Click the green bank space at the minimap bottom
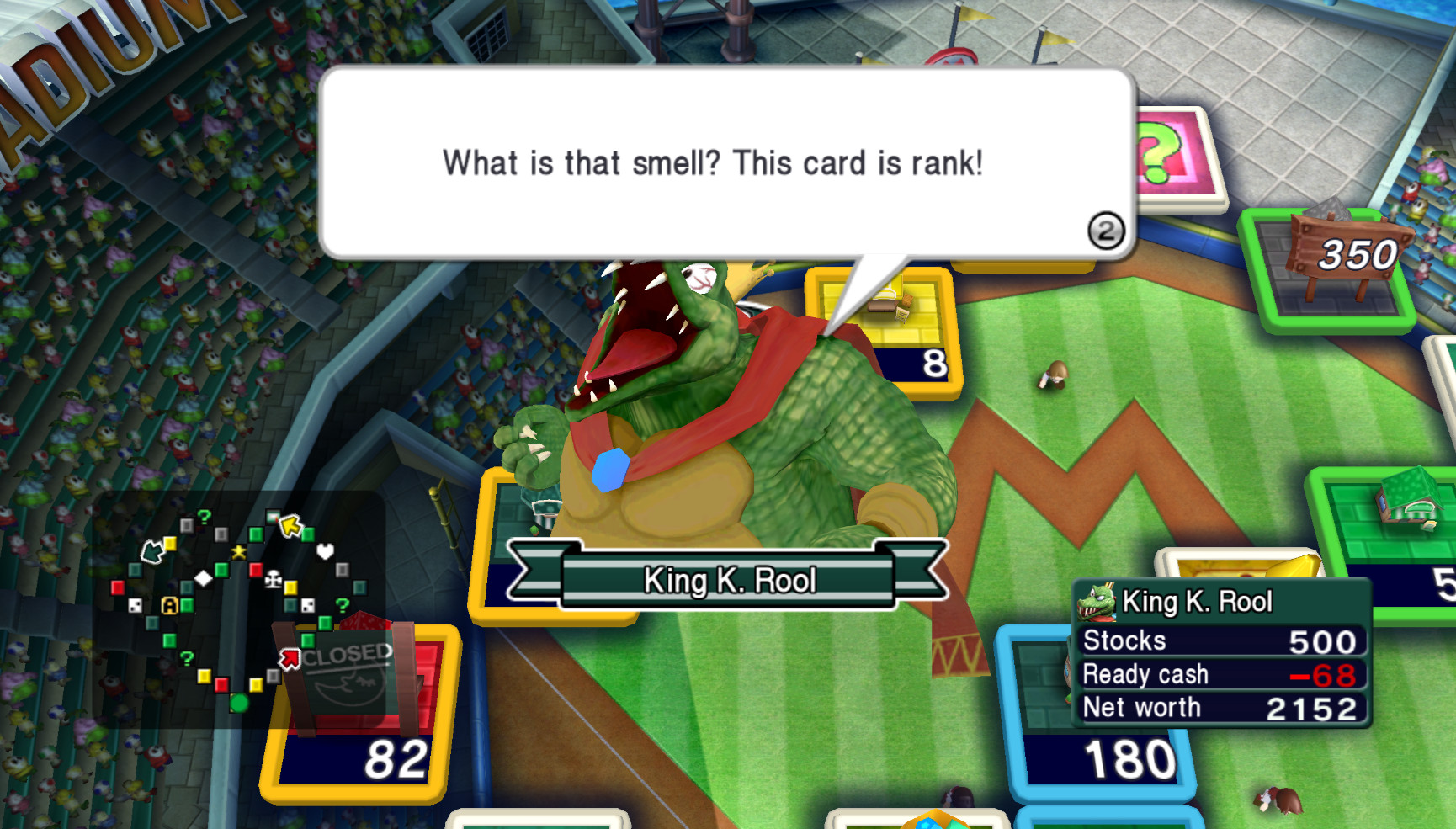The width and height of the screenshot is (1456, 829). pos(239,704)
